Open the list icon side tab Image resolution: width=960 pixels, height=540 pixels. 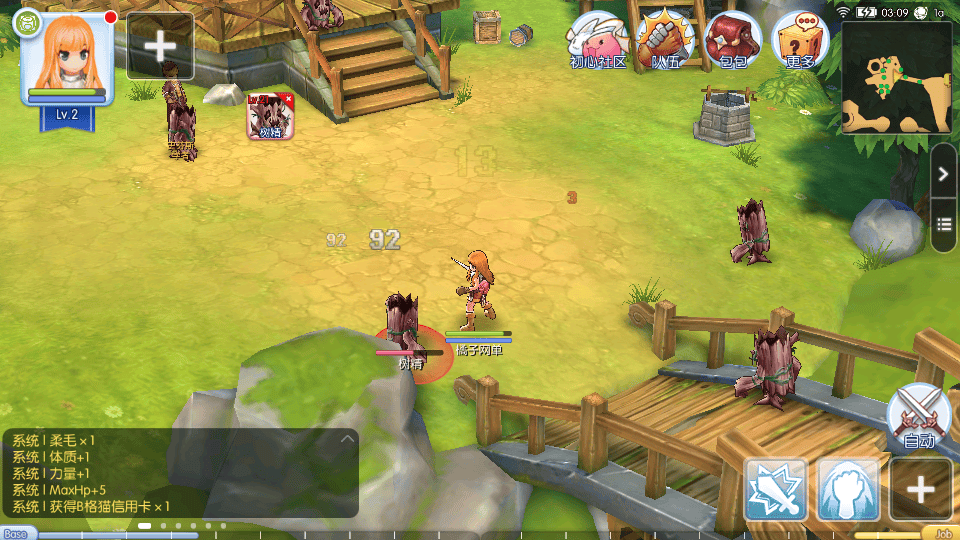click(944, 222)
